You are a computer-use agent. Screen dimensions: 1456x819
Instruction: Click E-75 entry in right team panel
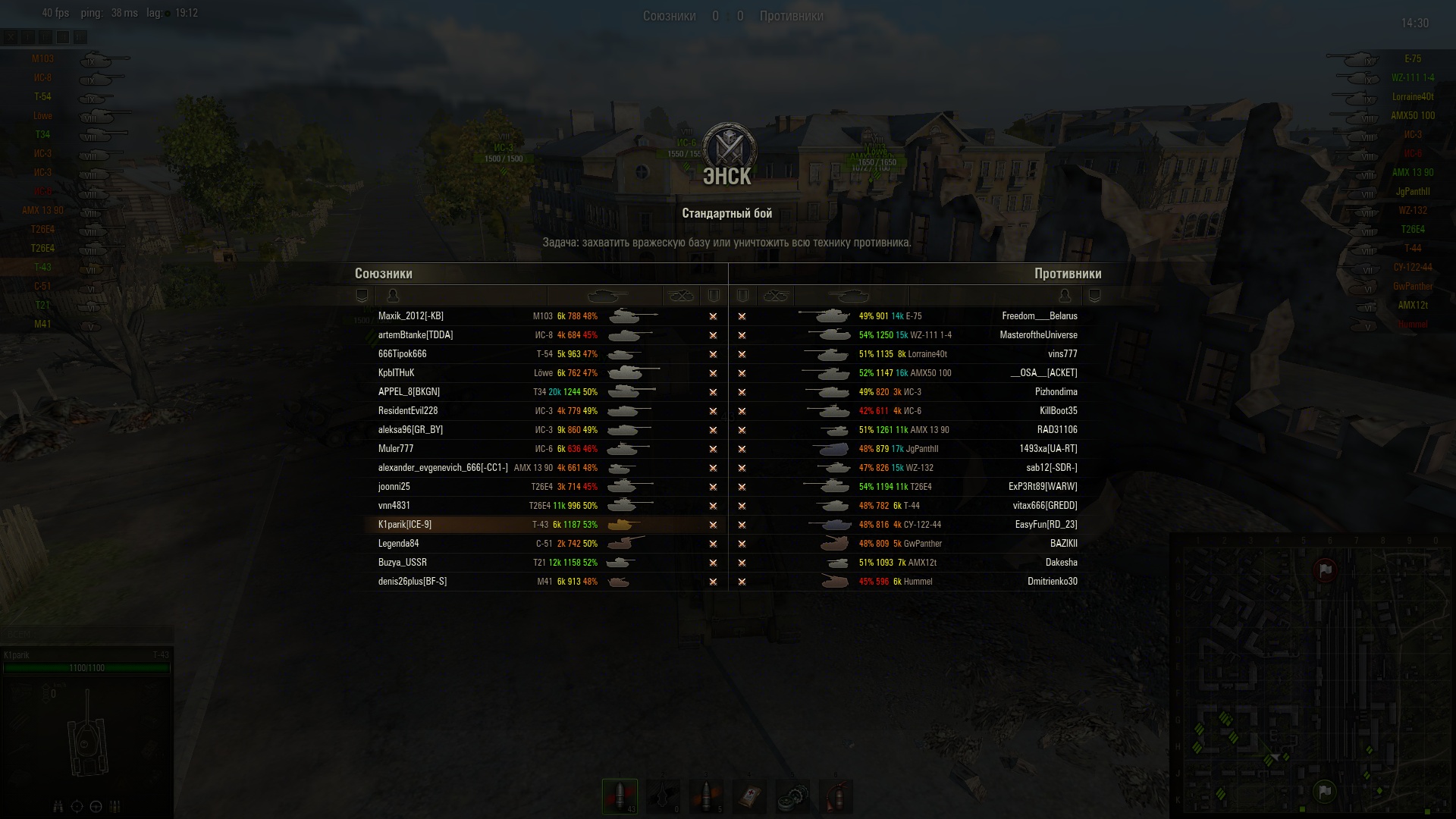click(x=1412, y=59)
